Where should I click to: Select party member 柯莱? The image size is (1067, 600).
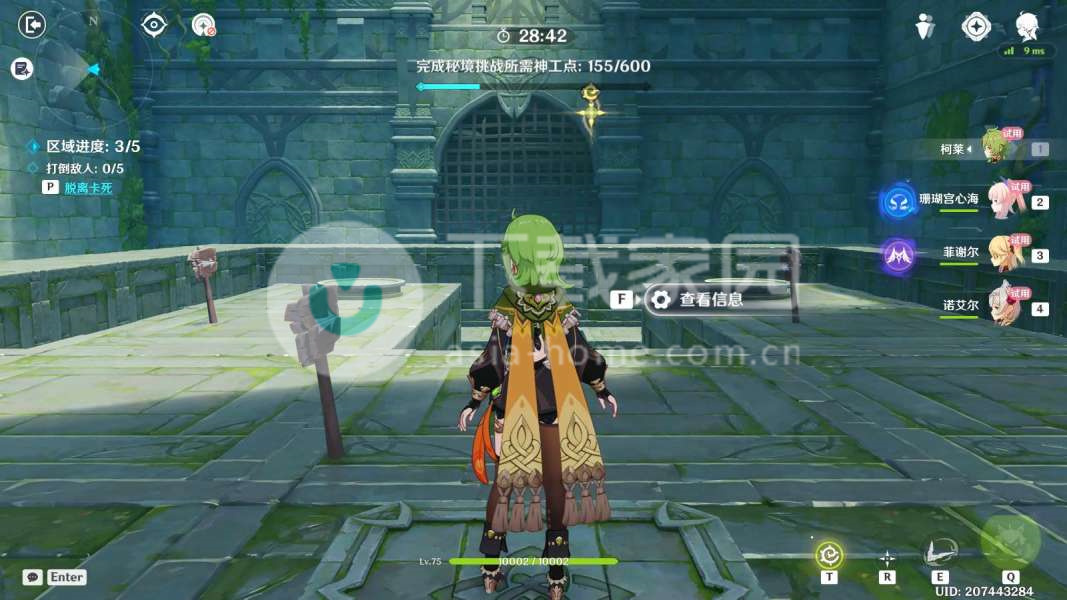[x=992, y=148]
